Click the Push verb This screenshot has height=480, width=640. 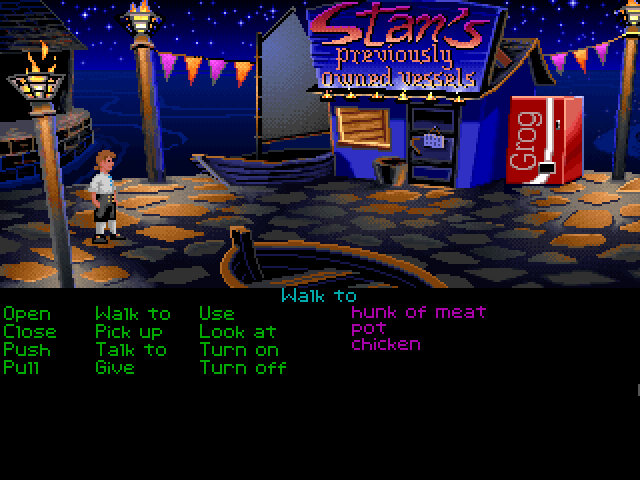coord(26,349)
